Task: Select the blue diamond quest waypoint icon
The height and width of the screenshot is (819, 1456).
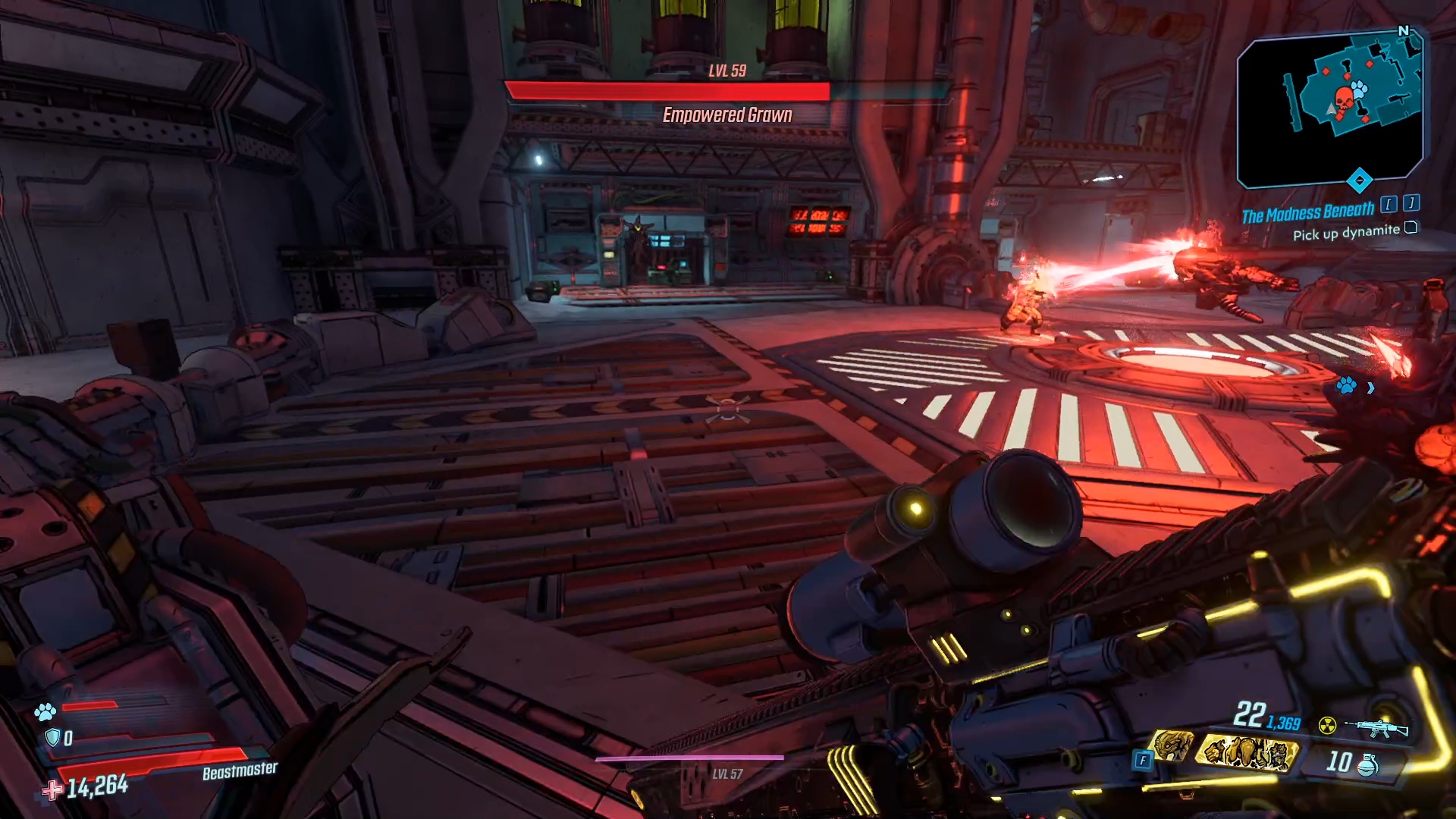Action: coord(1359,180)
